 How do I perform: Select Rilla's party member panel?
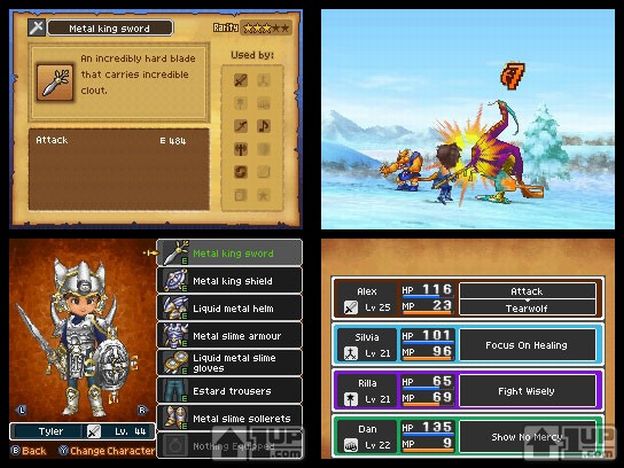(365, 392)
